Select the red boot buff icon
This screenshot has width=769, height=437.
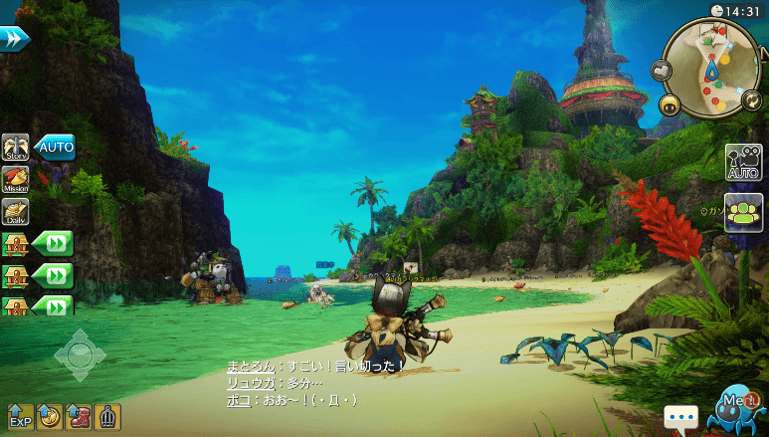coord(78,417)
